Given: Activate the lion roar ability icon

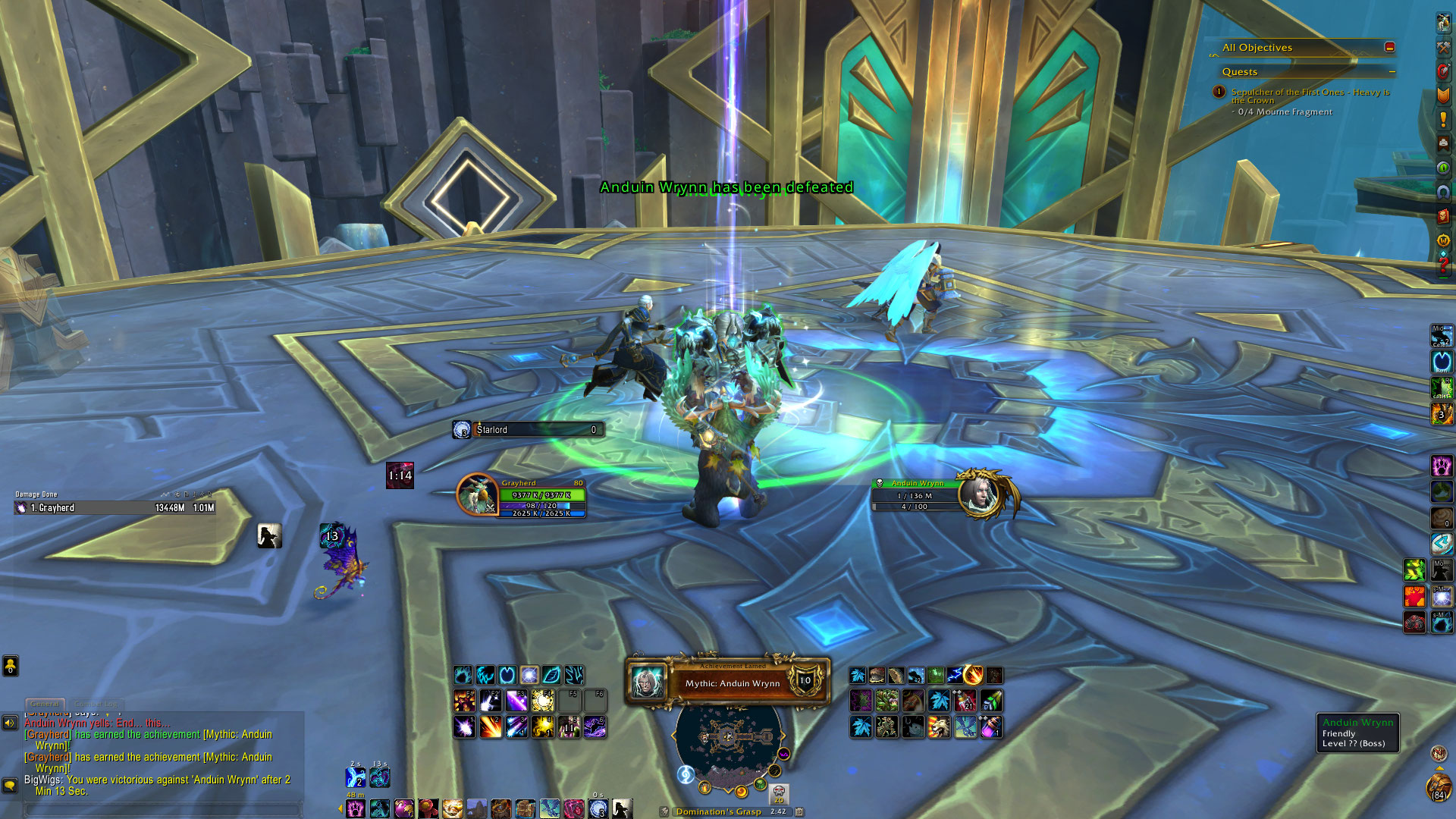Looking at the screenshot, I should pyautogui.click(x=939, y=727).
